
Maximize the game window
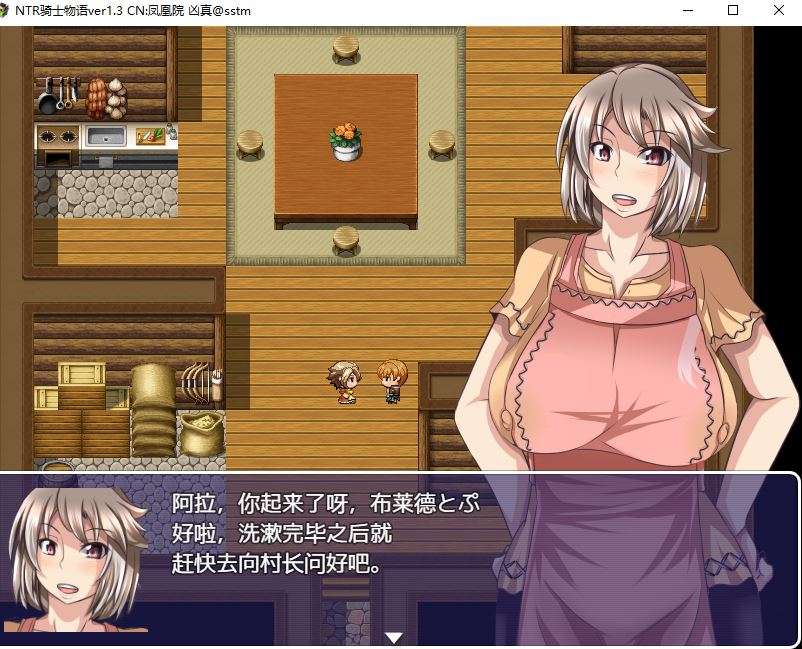click(x=733, y=10)
